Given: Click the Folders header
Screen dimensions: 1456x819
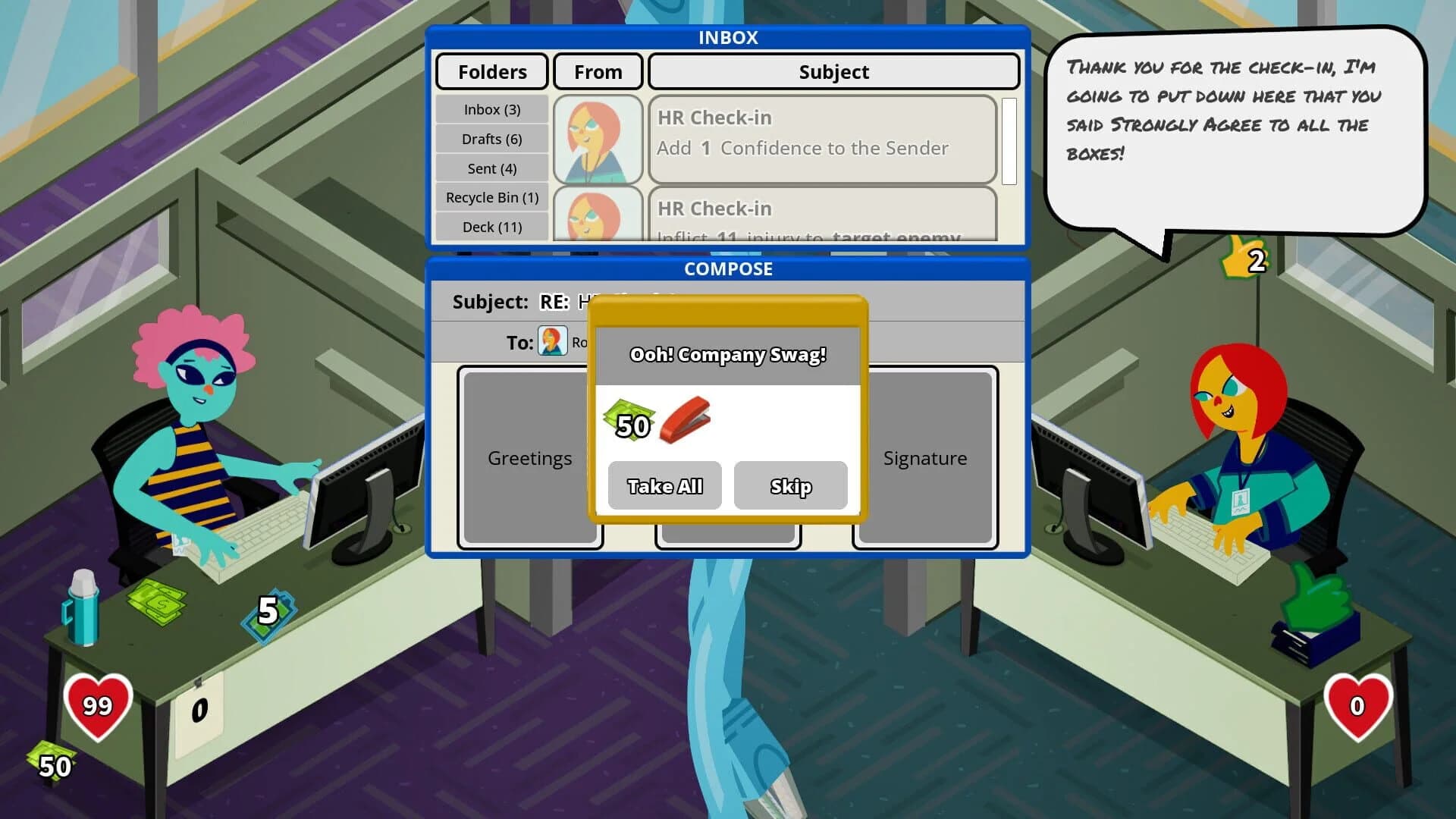Looking at the screenshot, I should [x=491, y=71].
